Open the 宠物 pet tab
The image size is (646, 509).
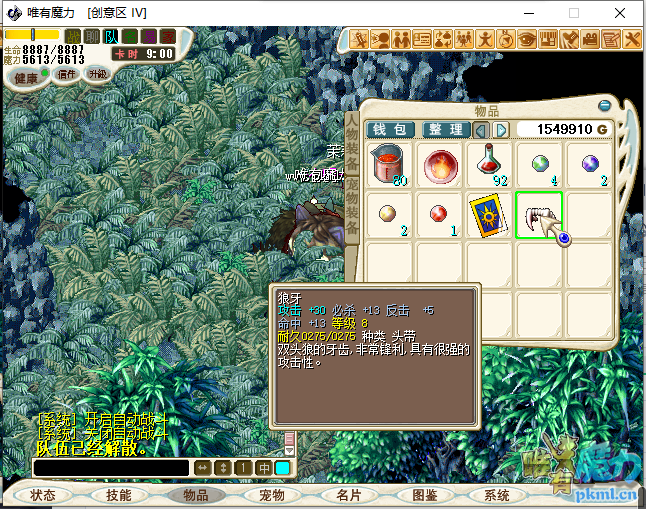tap(272, 495)
